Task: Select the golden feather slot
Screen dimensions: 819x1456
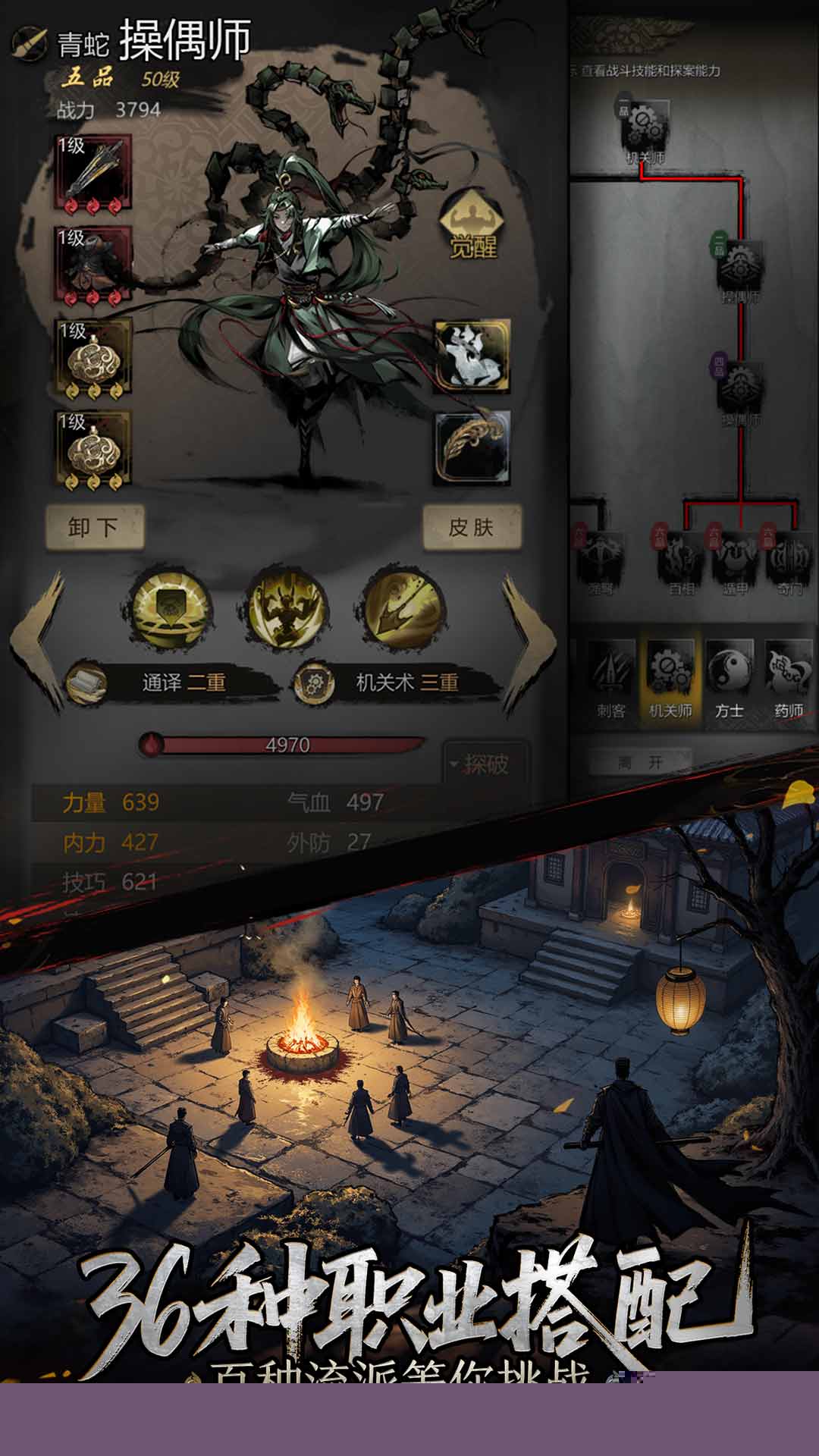Action: coord(472,447)
